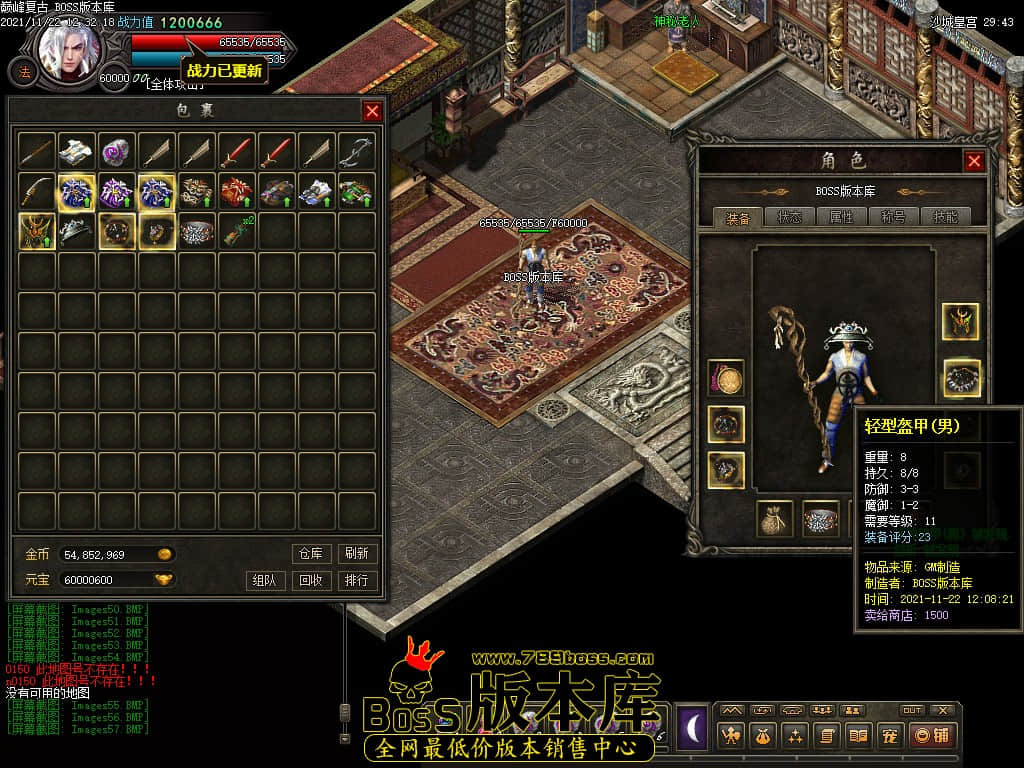Pick the purple swirl stone in bag
This screenshot has width=1024, height=768.
(x=116, y=151)
